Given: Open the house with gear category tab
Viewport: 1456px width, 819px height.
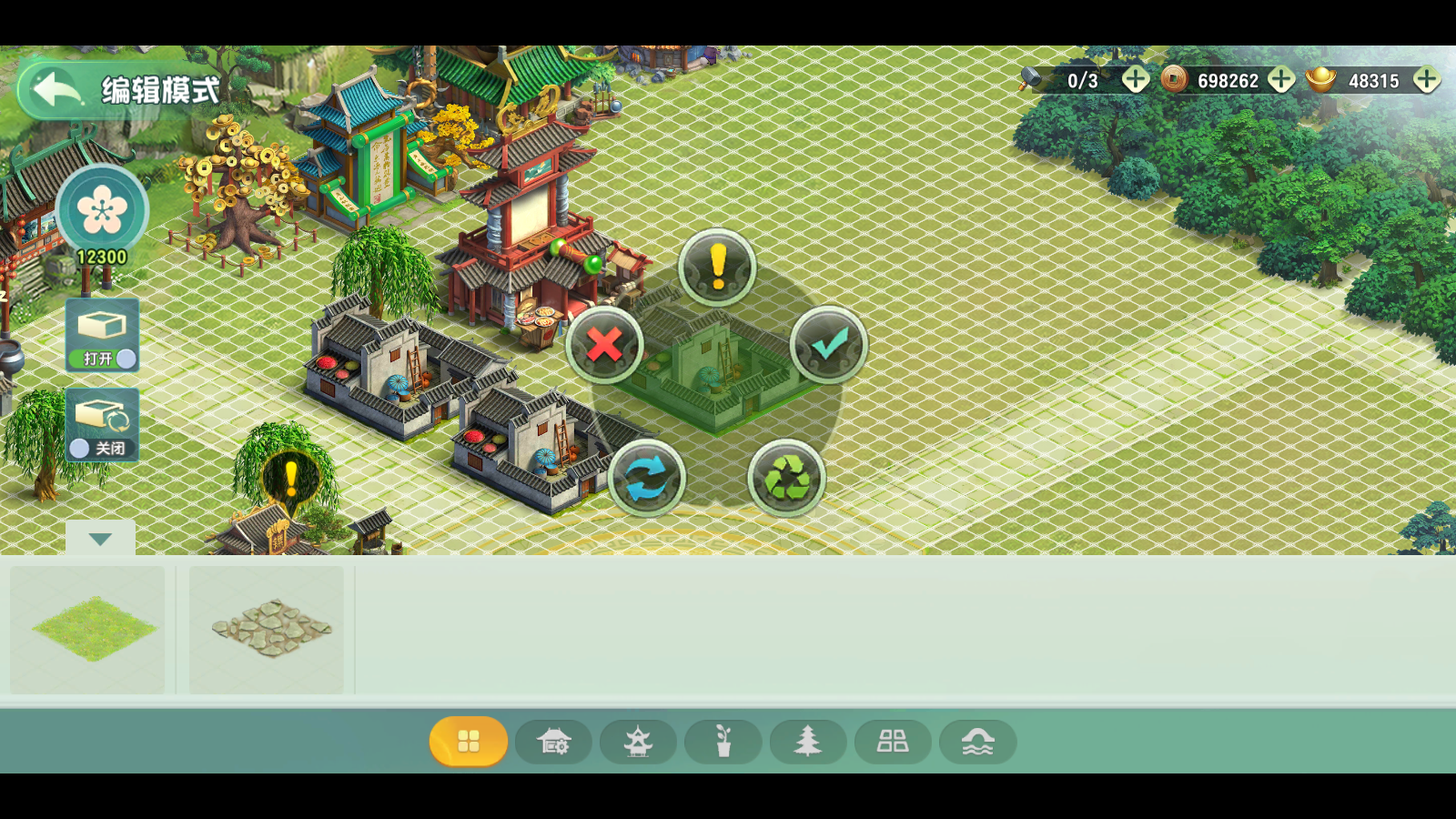Looking at the screenshot, I should 553,742.
